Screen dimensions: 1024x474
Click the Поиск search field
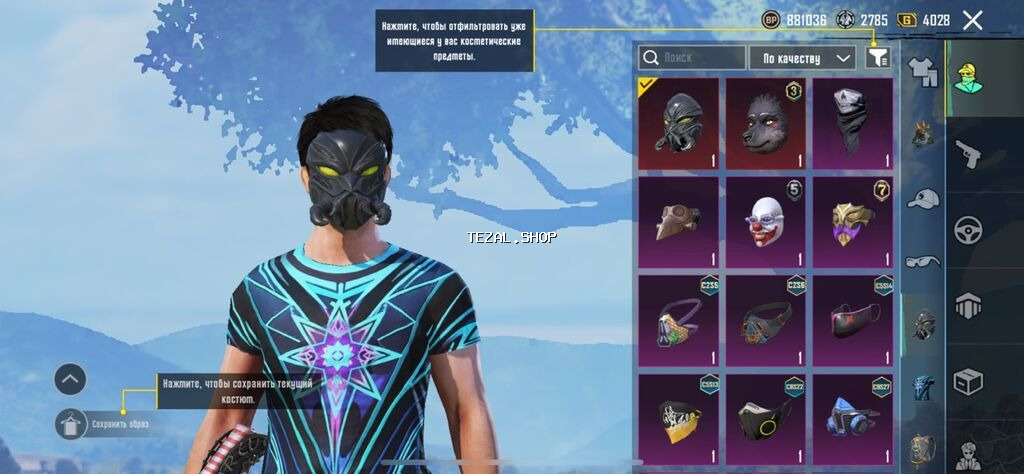pyautogui.click(x=692, y=58)
